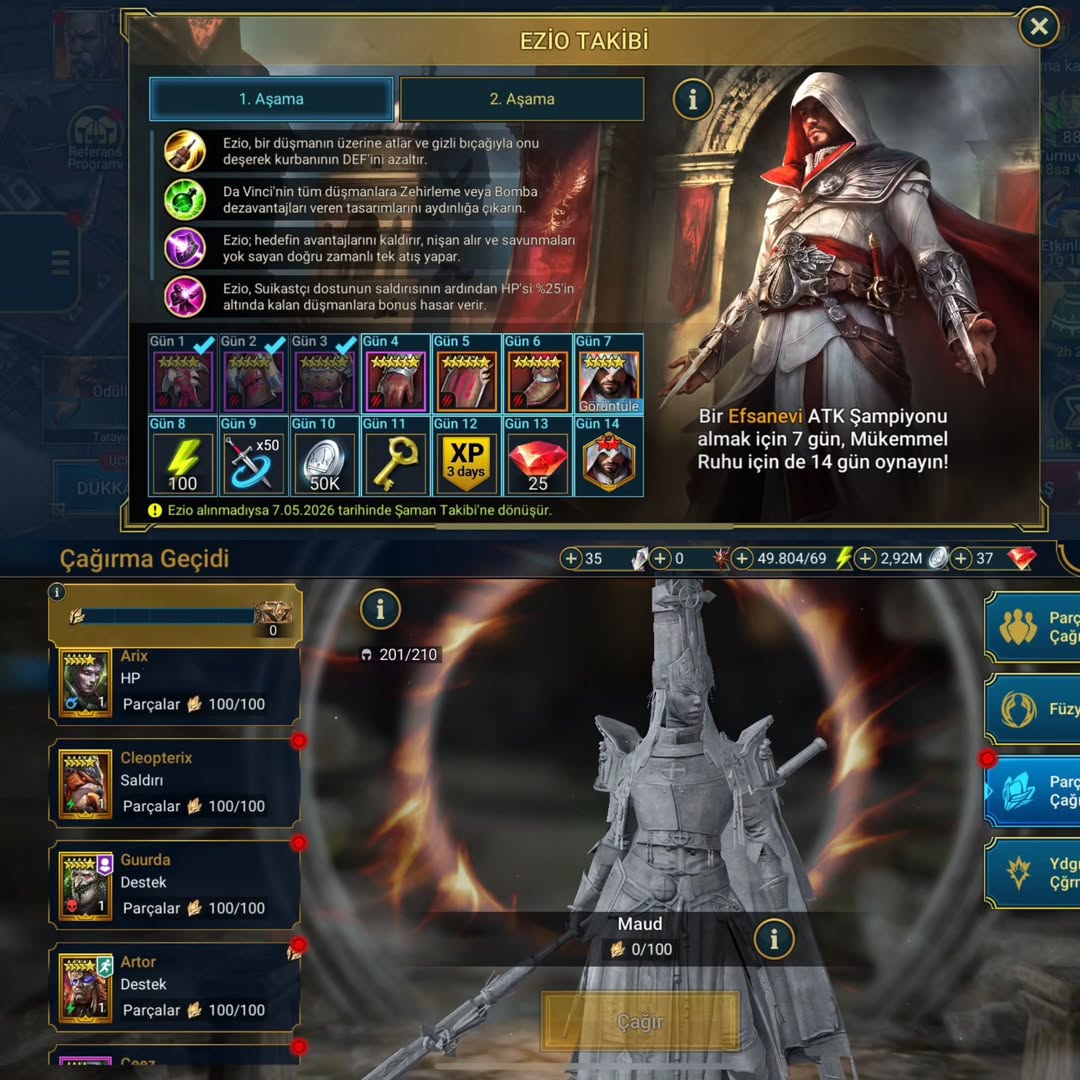Choose the Gün 8 energy reward tile
Viewport: 1080px width, 1080px height.
pyautogui.click(x=182, y=457)
